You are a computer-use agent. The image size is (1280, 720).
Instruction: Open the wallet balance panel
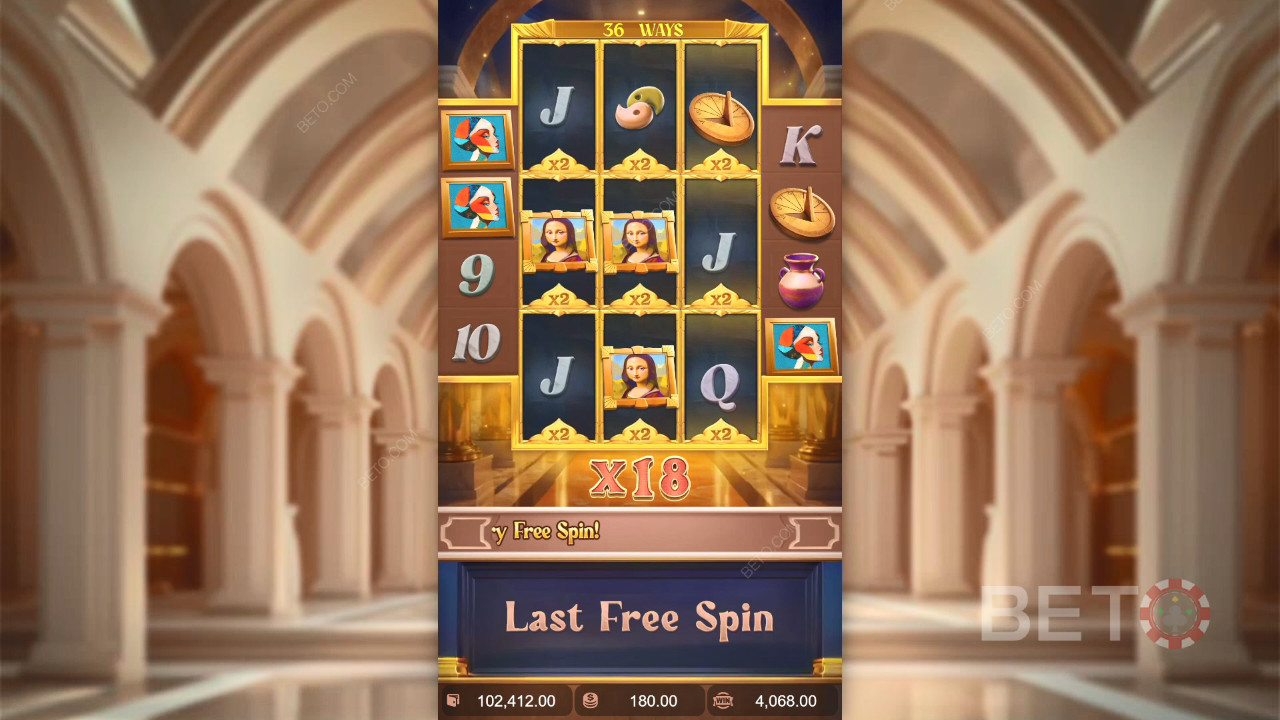(506, 701)
